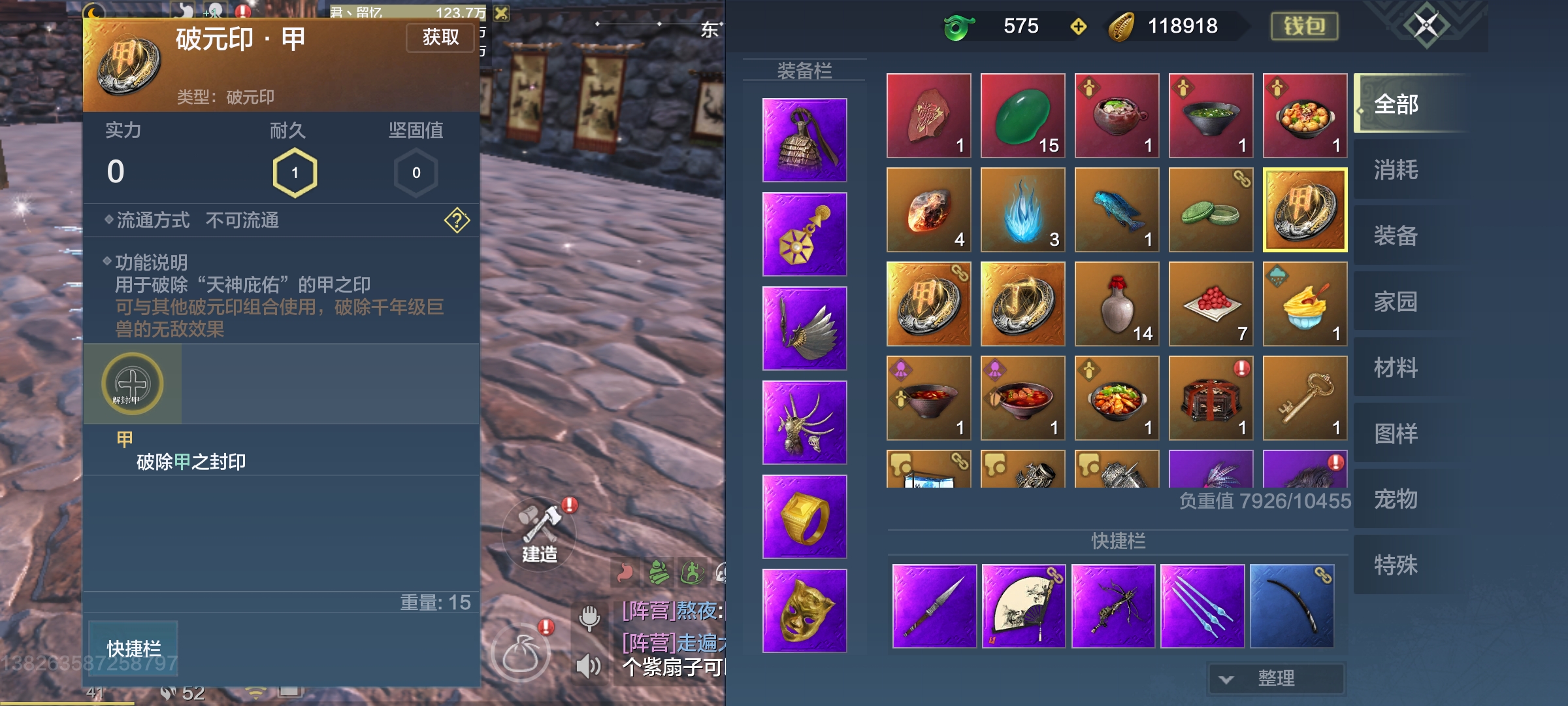Click the plus icon beside the jade balance
Viewport: 1568px width, 706px height.
point(1077,27)
